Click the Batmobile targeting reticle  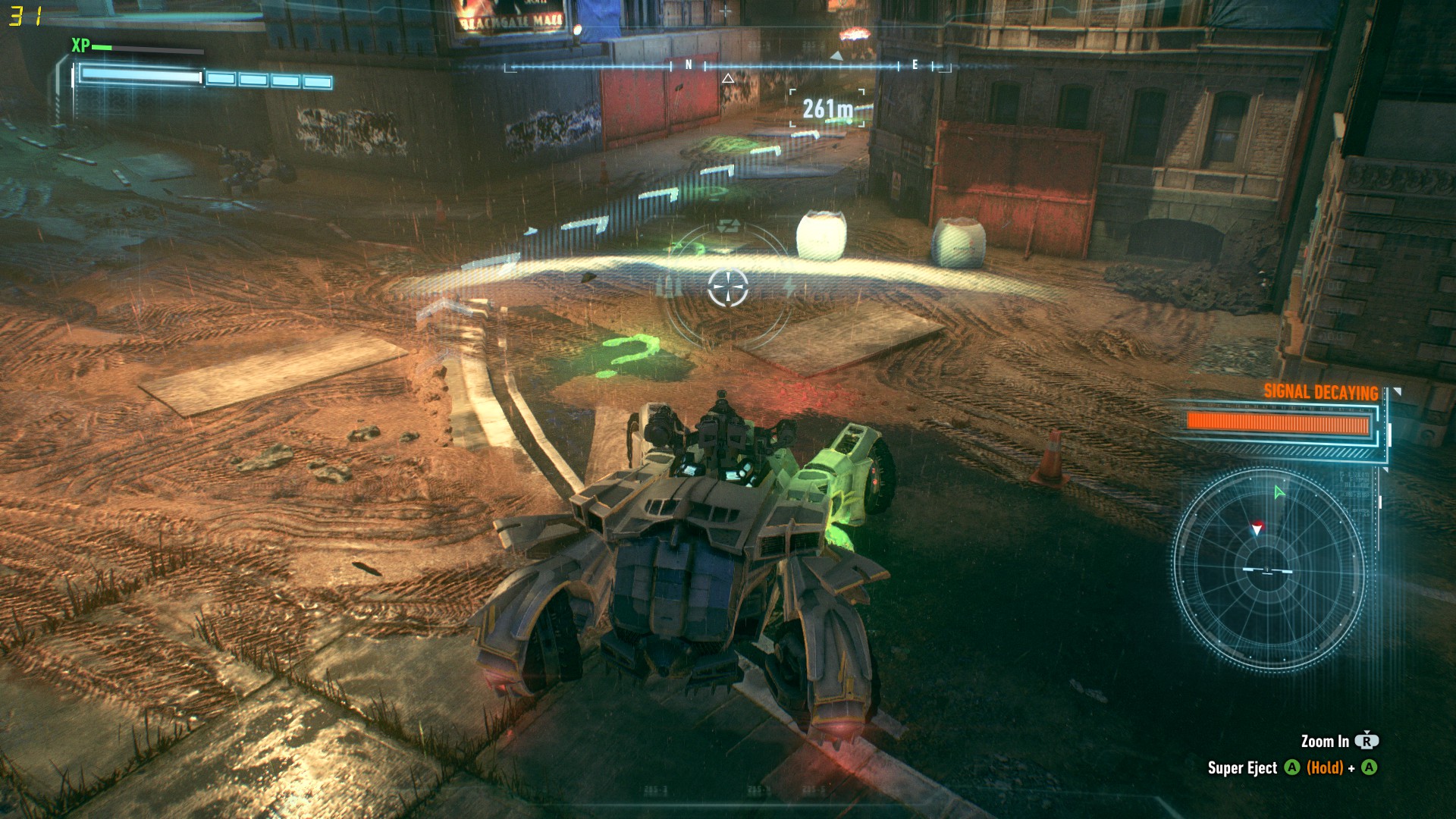[x=728, y=288]
